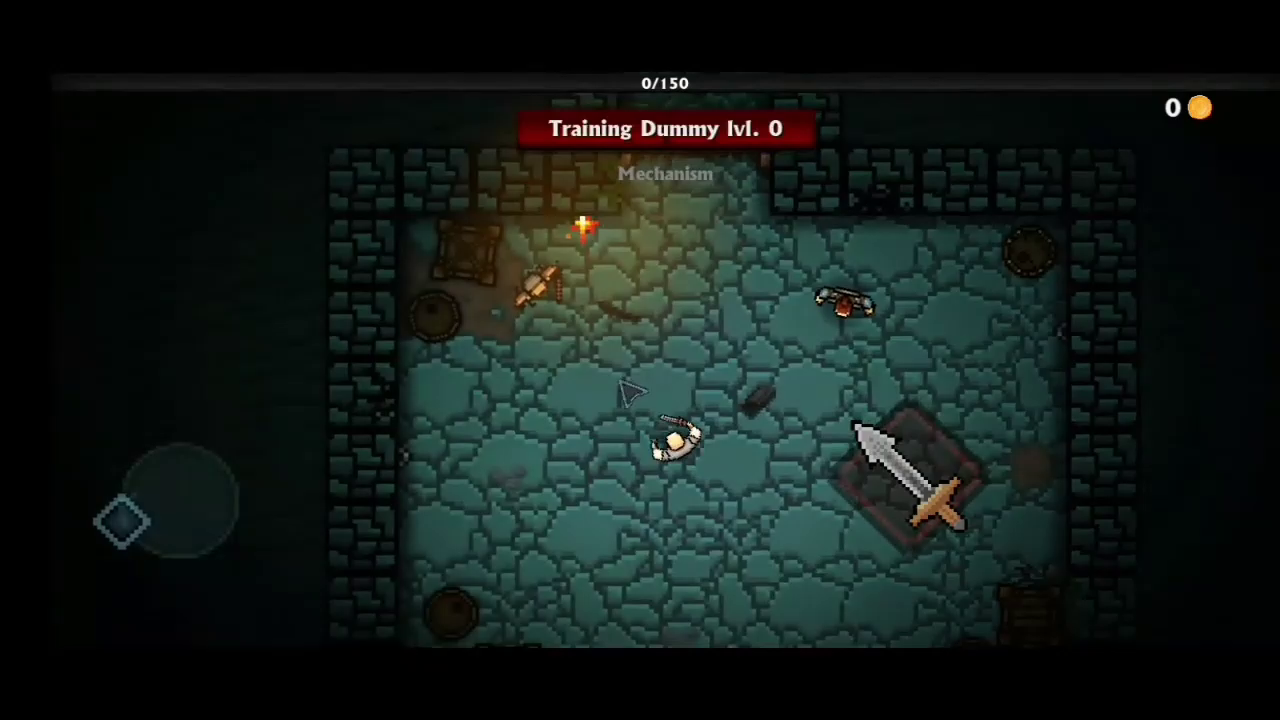Click the Mechanism label text
Image resolution: width=1280 pixels, height=720 pixels.
click(x=665, y=173)
